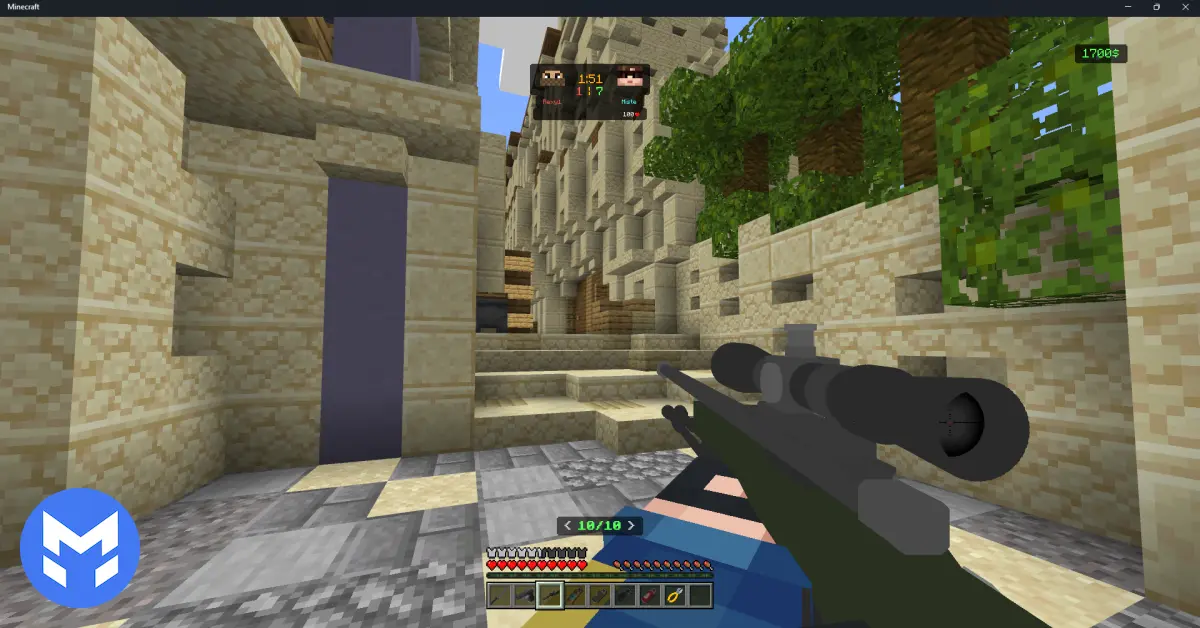
Task: Select the pistol hotbar slot
Action: click(523, 596)
